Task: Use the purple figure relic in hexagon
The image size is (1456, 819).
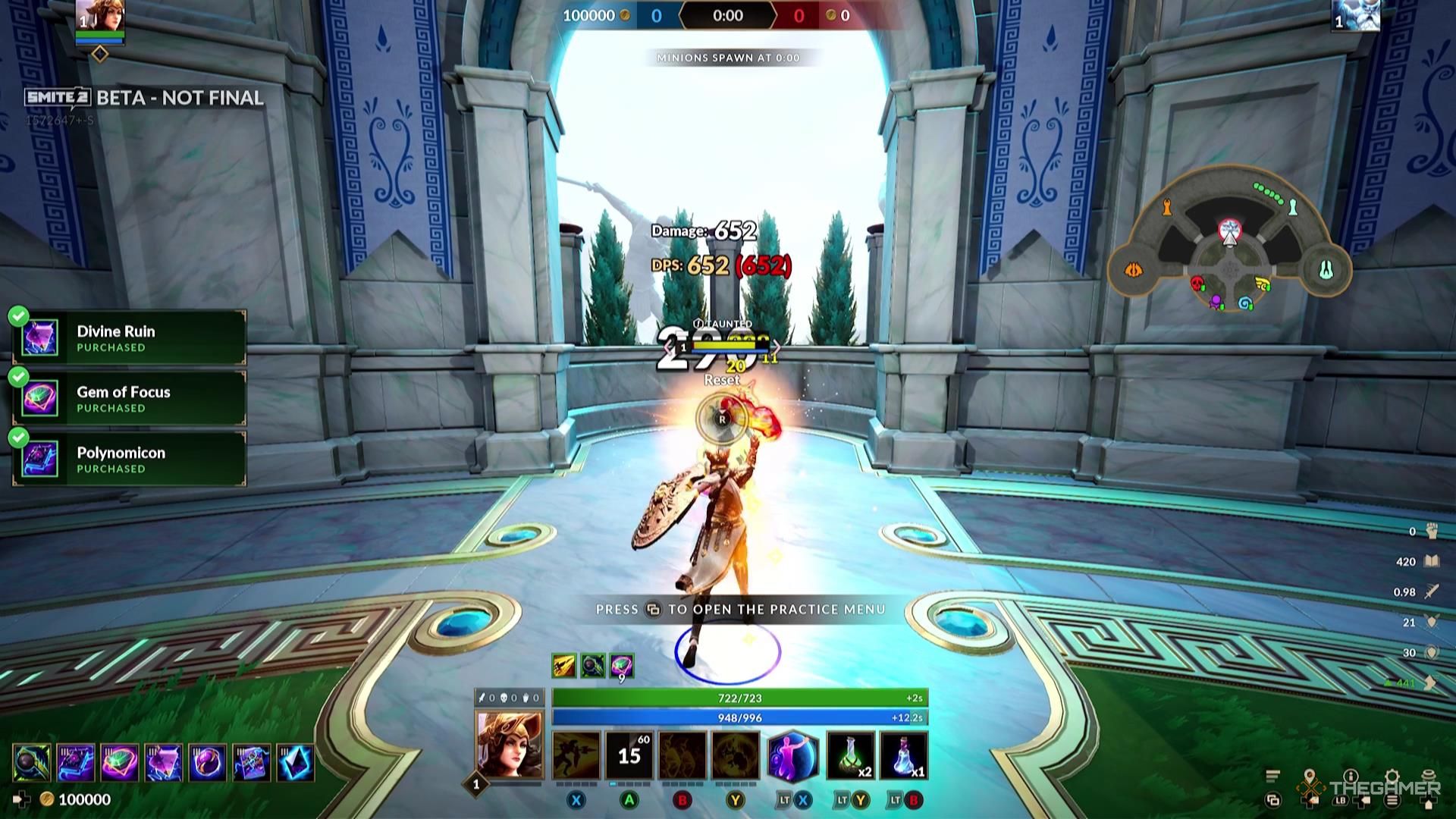Action: pyautogui.click(x=792, y=756)
